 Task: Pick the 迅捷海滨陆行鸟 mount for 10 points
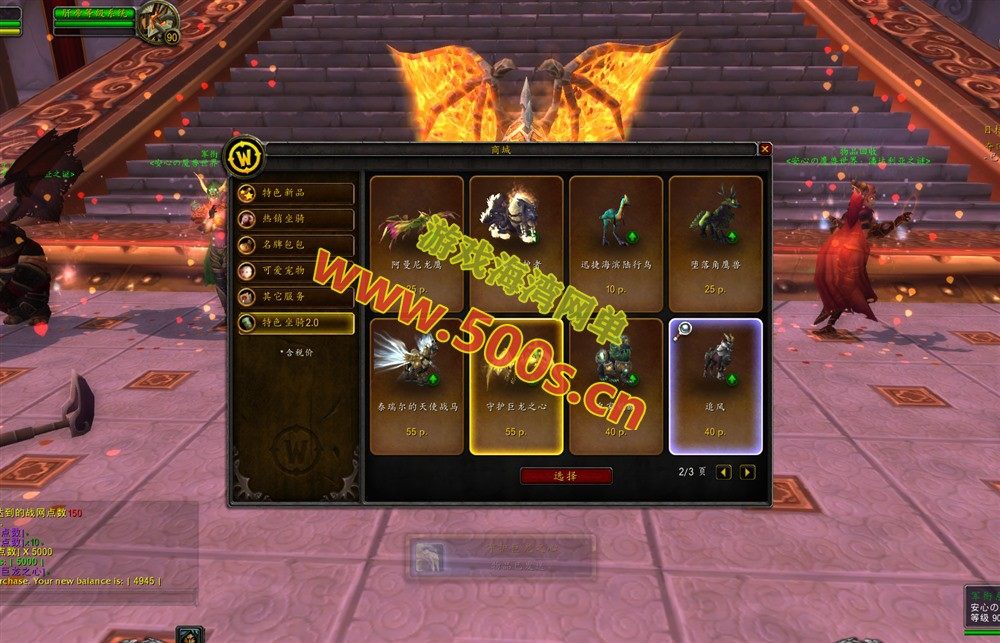pyautogui.click(x=616, y=242)
